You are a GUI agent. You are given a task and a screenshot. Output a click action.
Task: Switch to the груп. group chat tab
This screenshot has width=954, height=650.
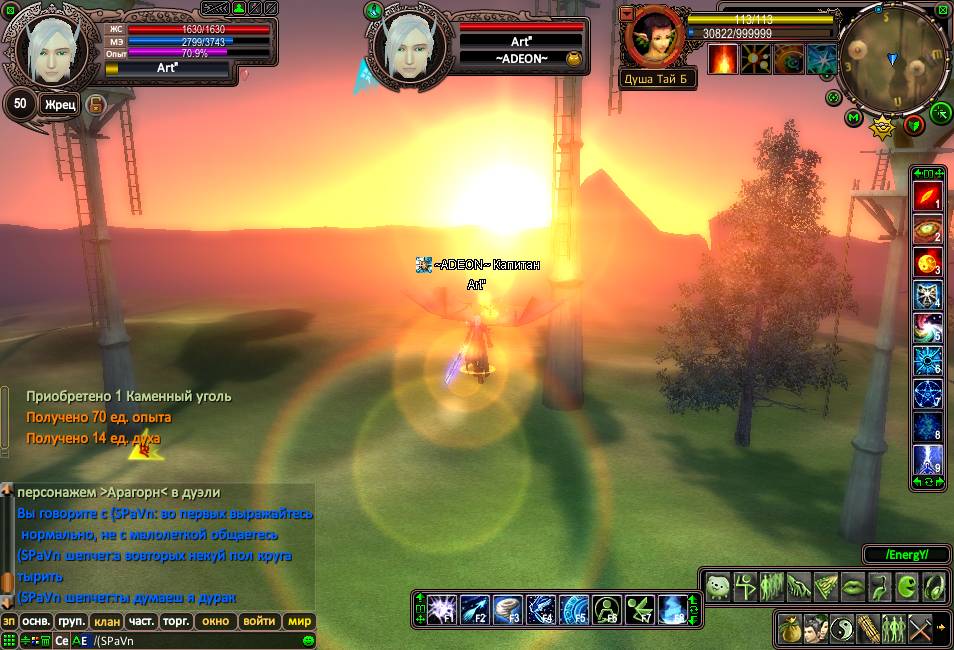tap(72, 621)
